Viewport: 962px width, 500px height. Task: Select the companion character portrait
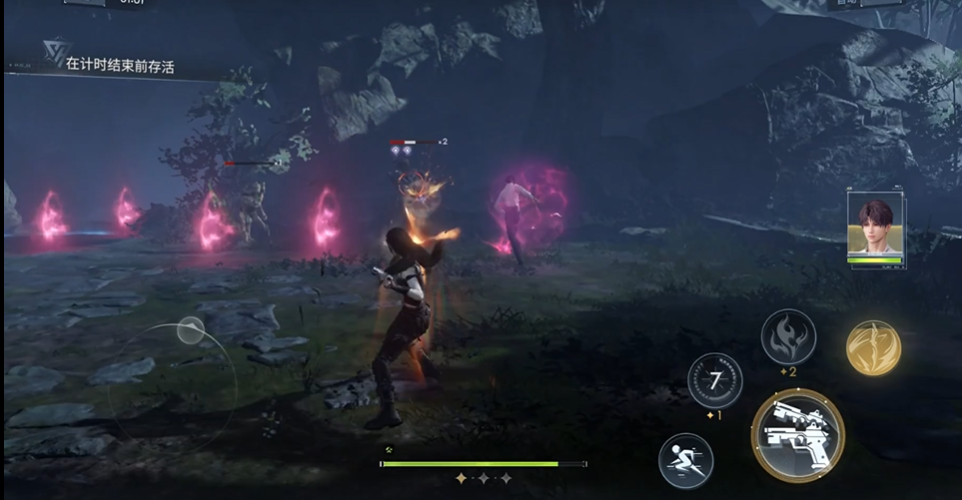[x=875, y=225]
